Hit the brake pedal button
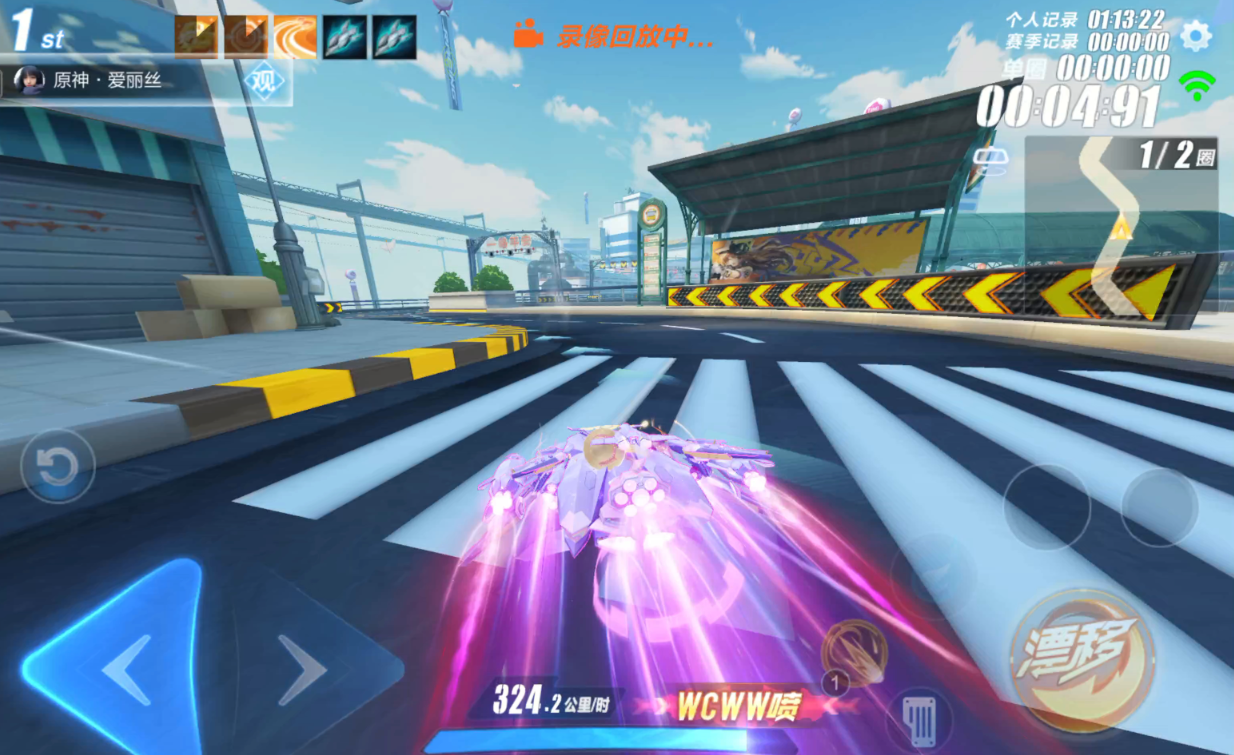 (918, 718)
